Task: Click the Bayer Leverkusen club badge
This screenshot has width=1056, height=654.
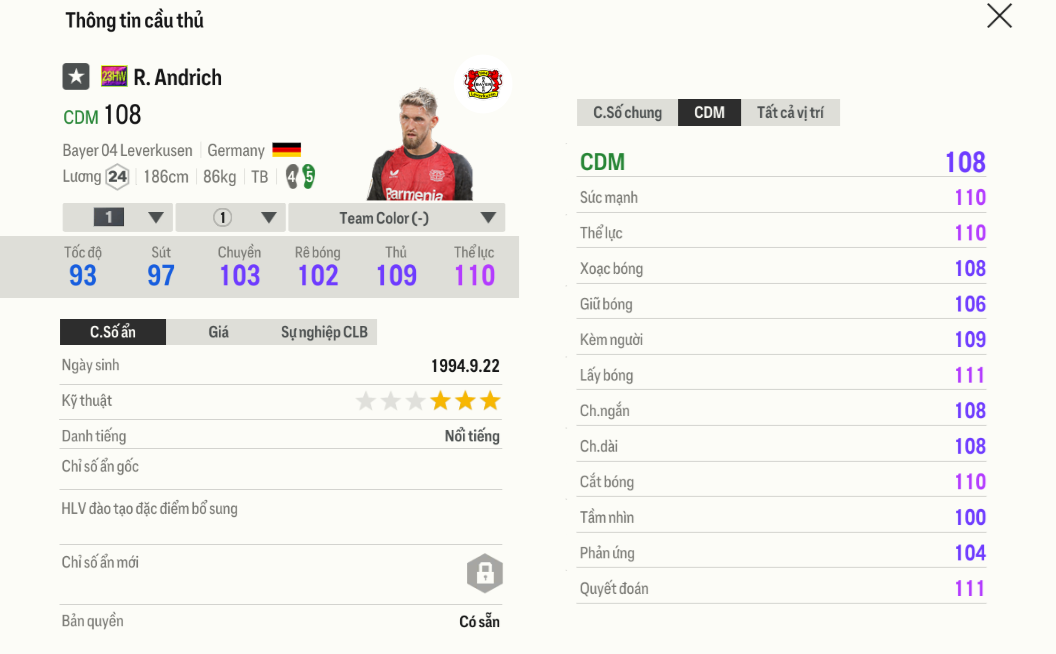Action: pos(484,83)
